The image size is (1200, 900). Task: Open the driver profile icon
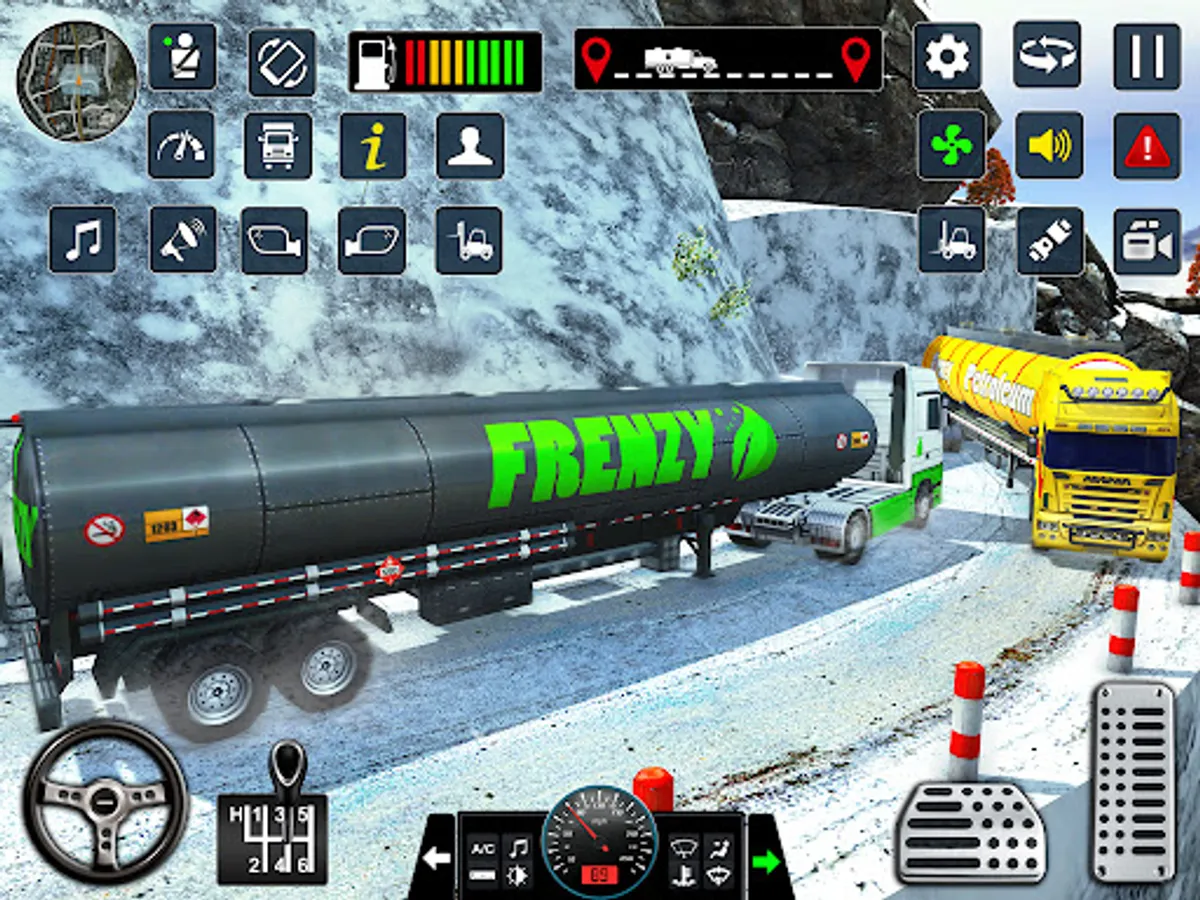click(470, 146)
